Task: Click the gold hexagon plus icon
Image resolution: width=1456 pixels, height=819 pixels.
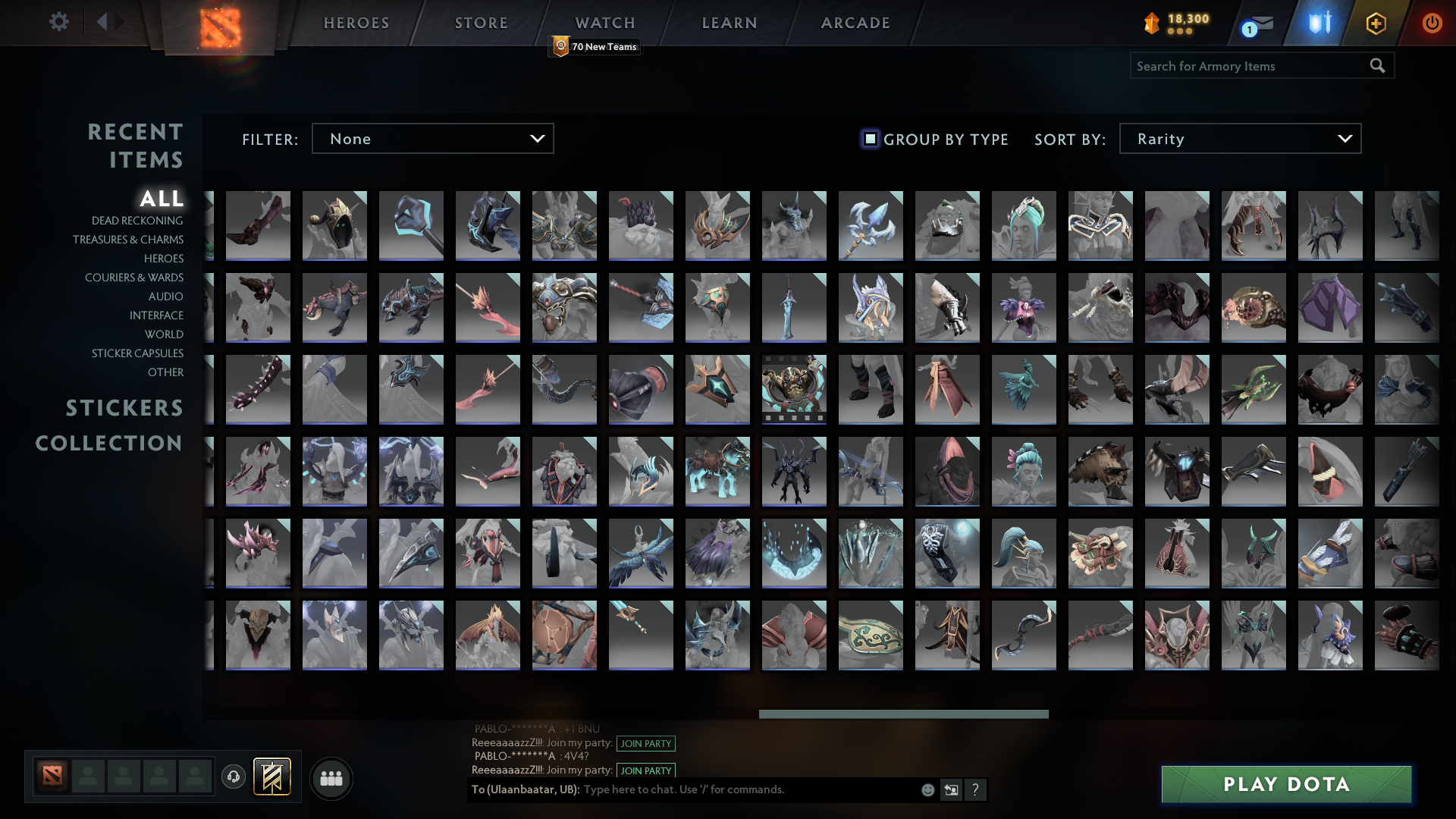Action: pyautogui.click(x=1376, y=23)
